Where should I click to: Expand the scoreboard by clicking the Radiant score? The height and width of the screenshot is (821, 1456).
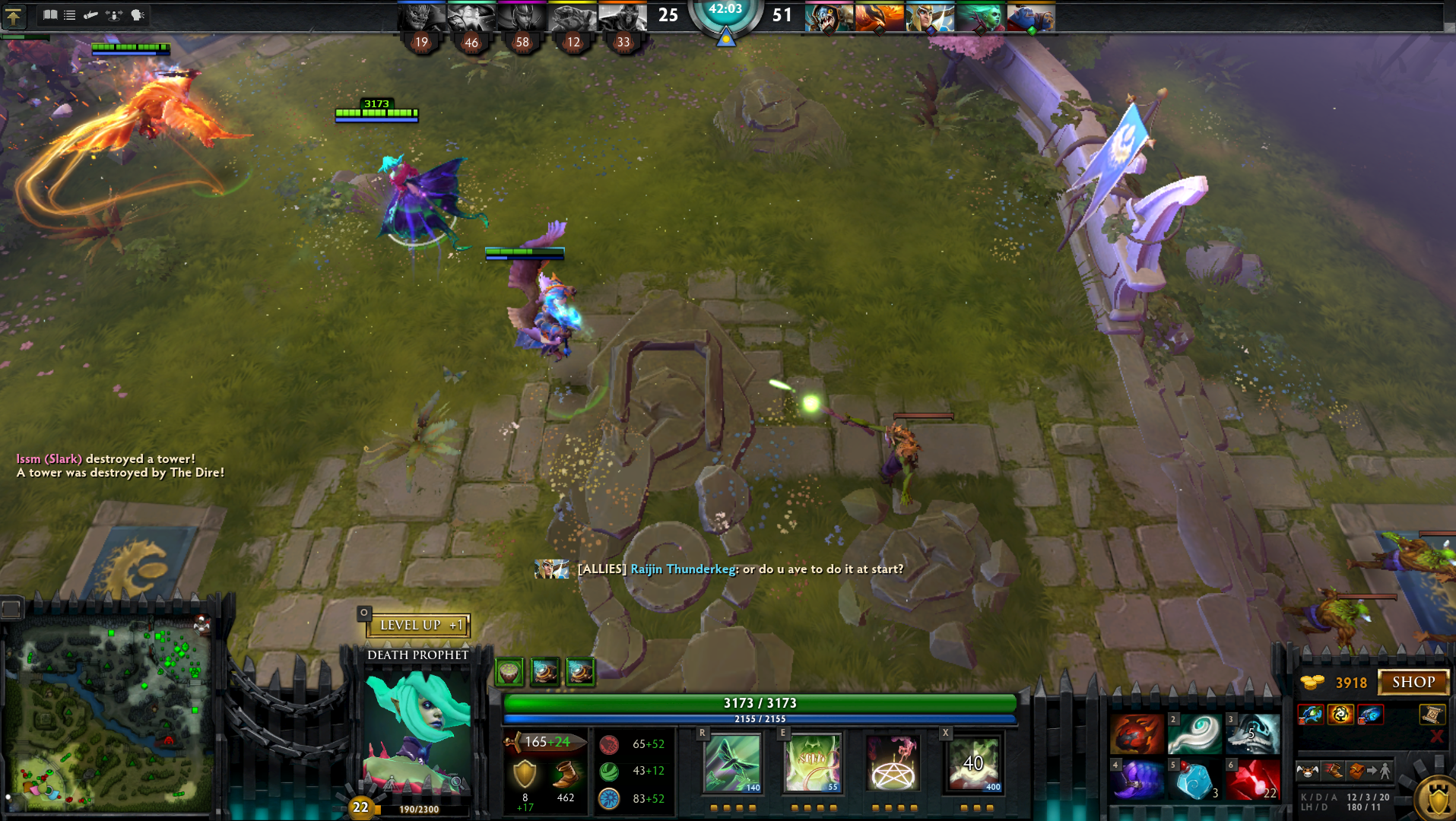coord(667,14)
